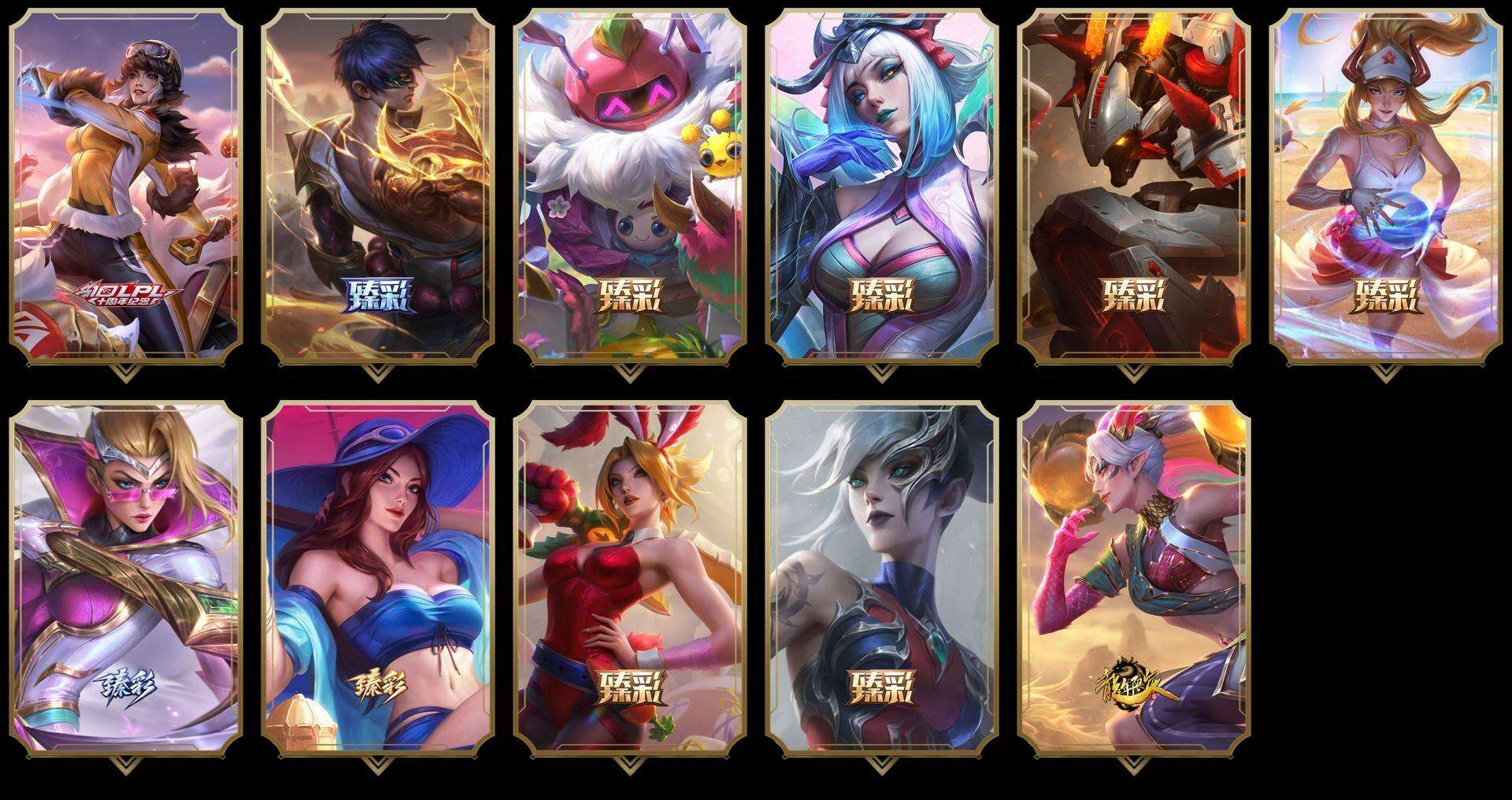Choose the silver-haired masked woman card
The width and height of the screenshot is (1512, 800).
click(x=882, y=578)
